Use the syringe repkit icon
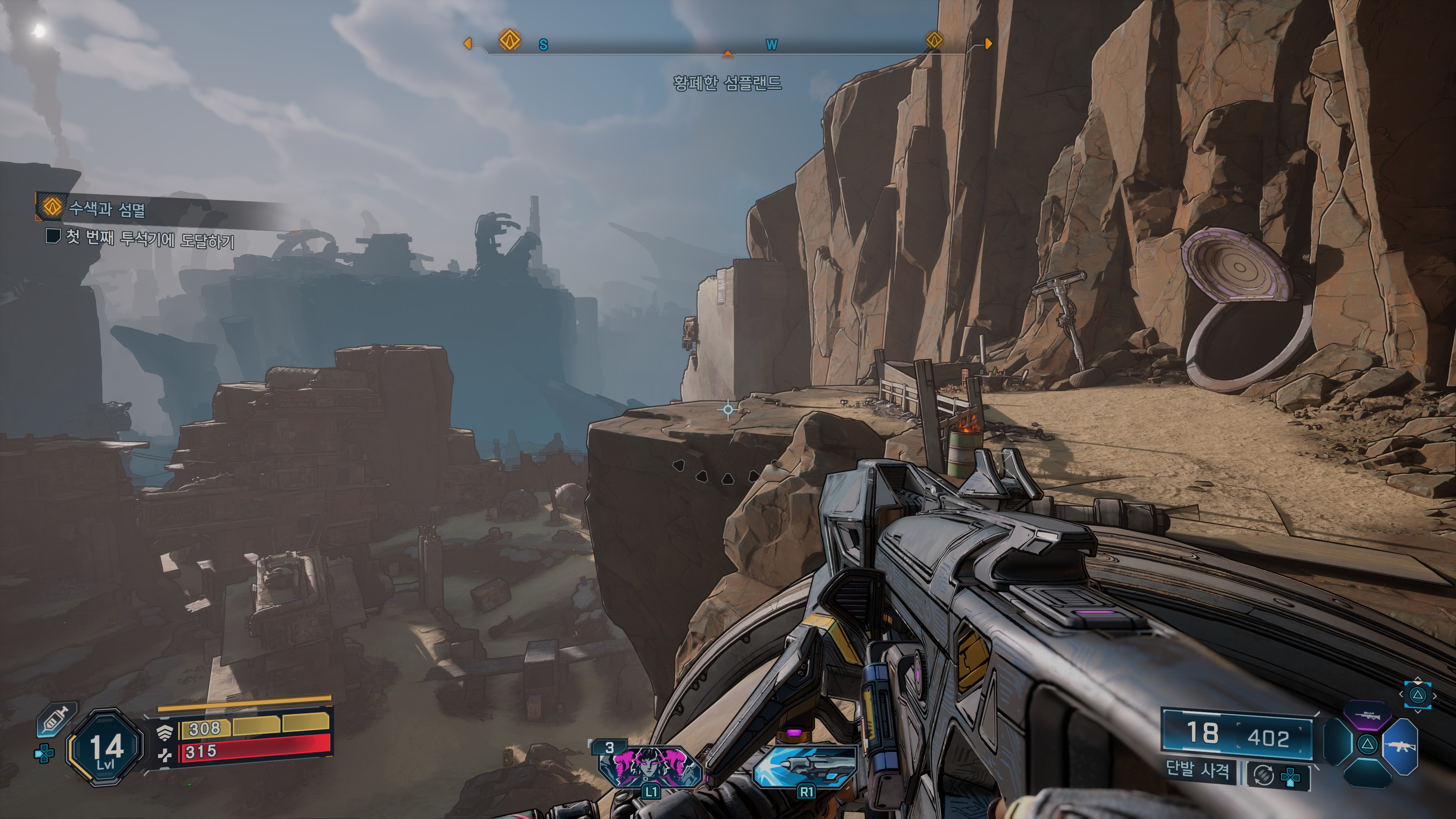The image size is (1456, 819). (x=57, y=720)
